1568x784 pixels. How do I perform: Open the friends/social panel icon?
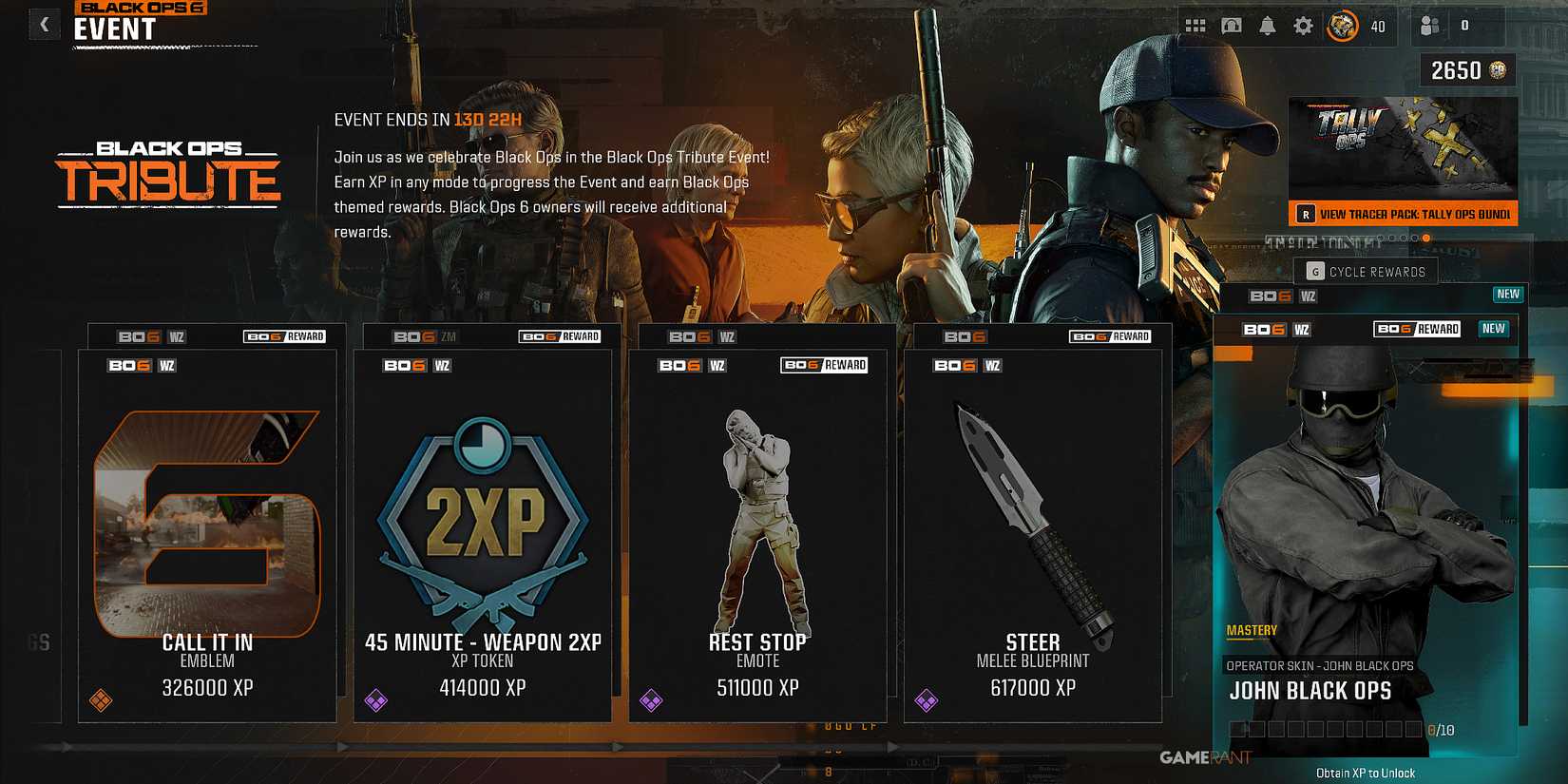click(1430, 26)
